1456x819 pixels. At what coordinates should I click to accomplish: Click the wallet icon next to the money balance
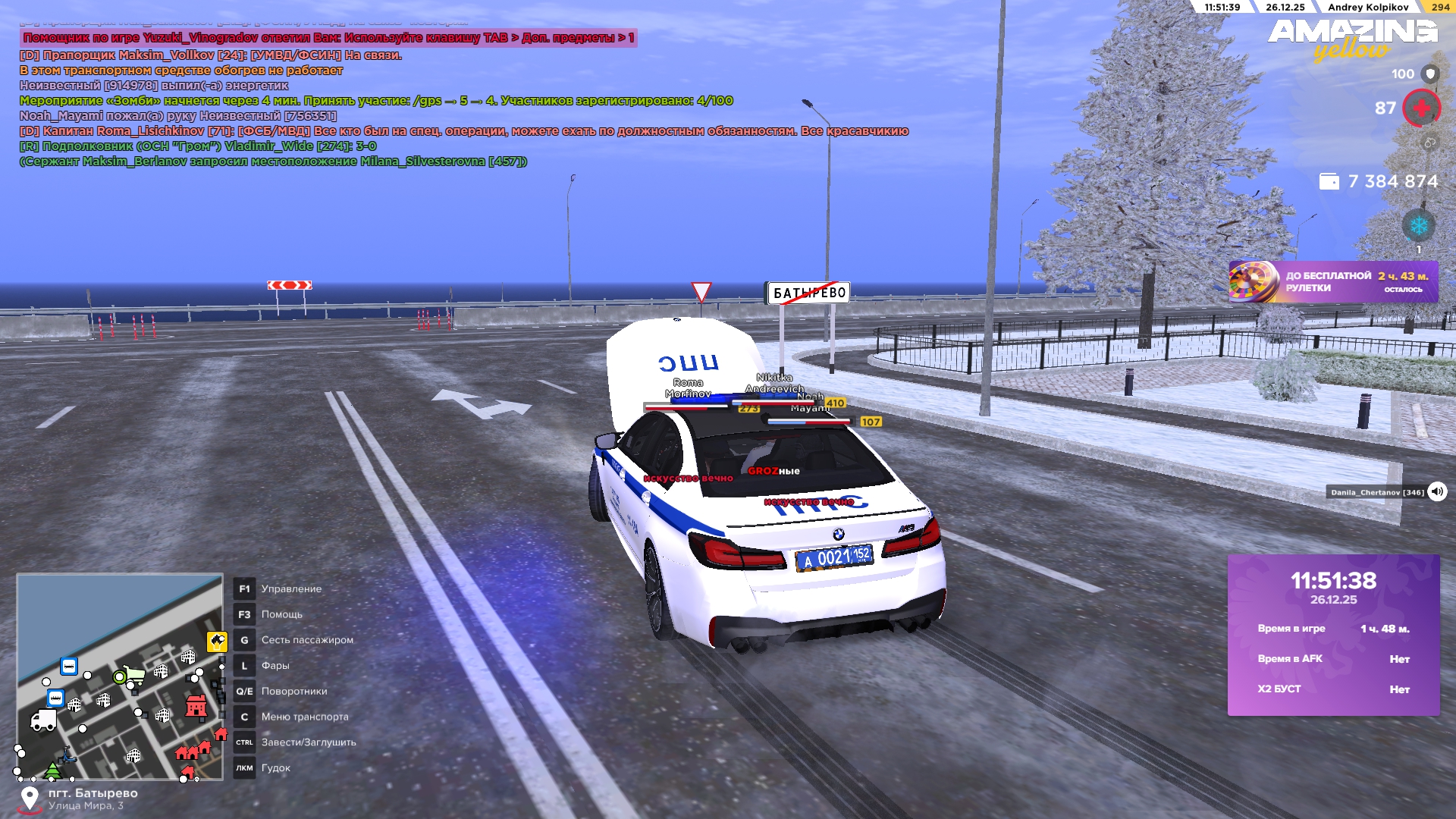point(1329,181)
